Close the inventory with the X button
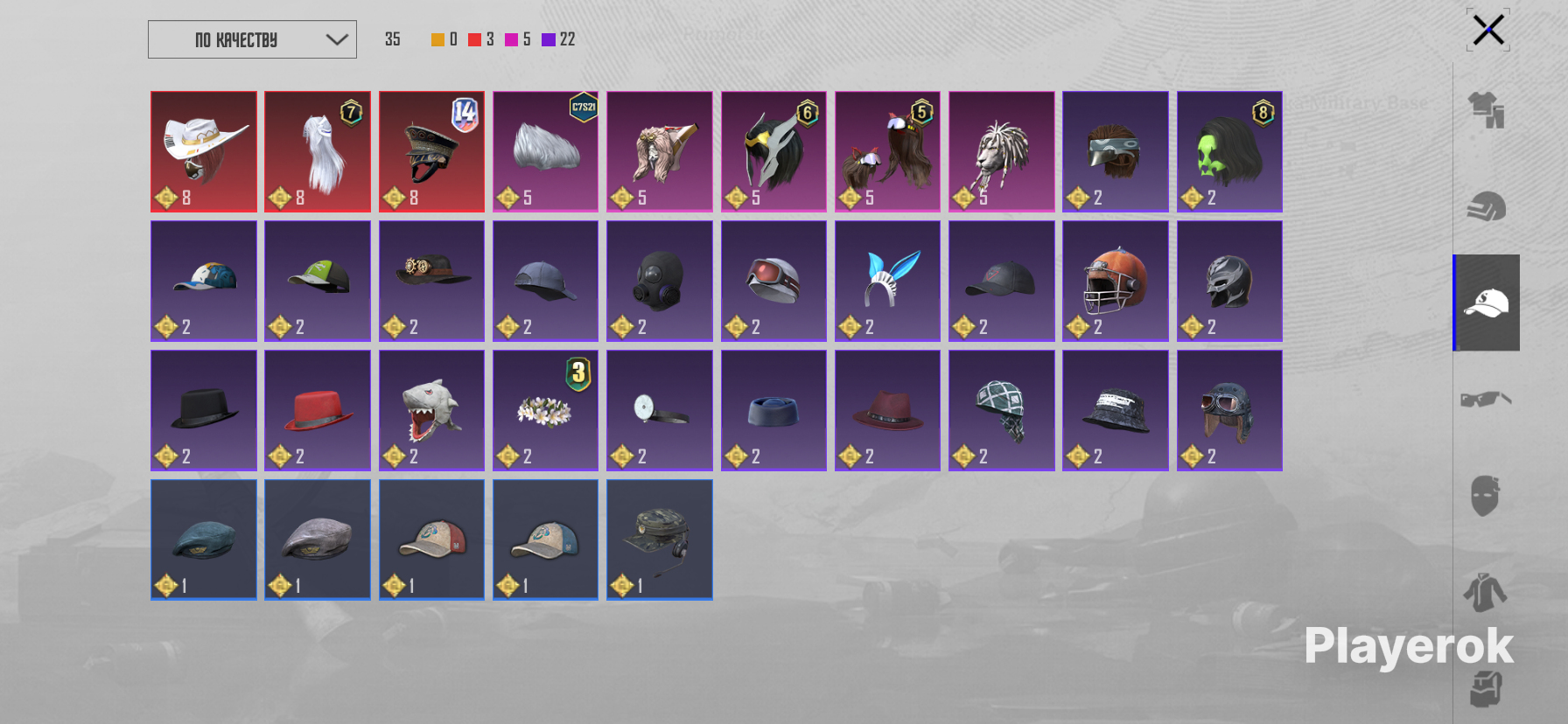 coord(1487,31)
